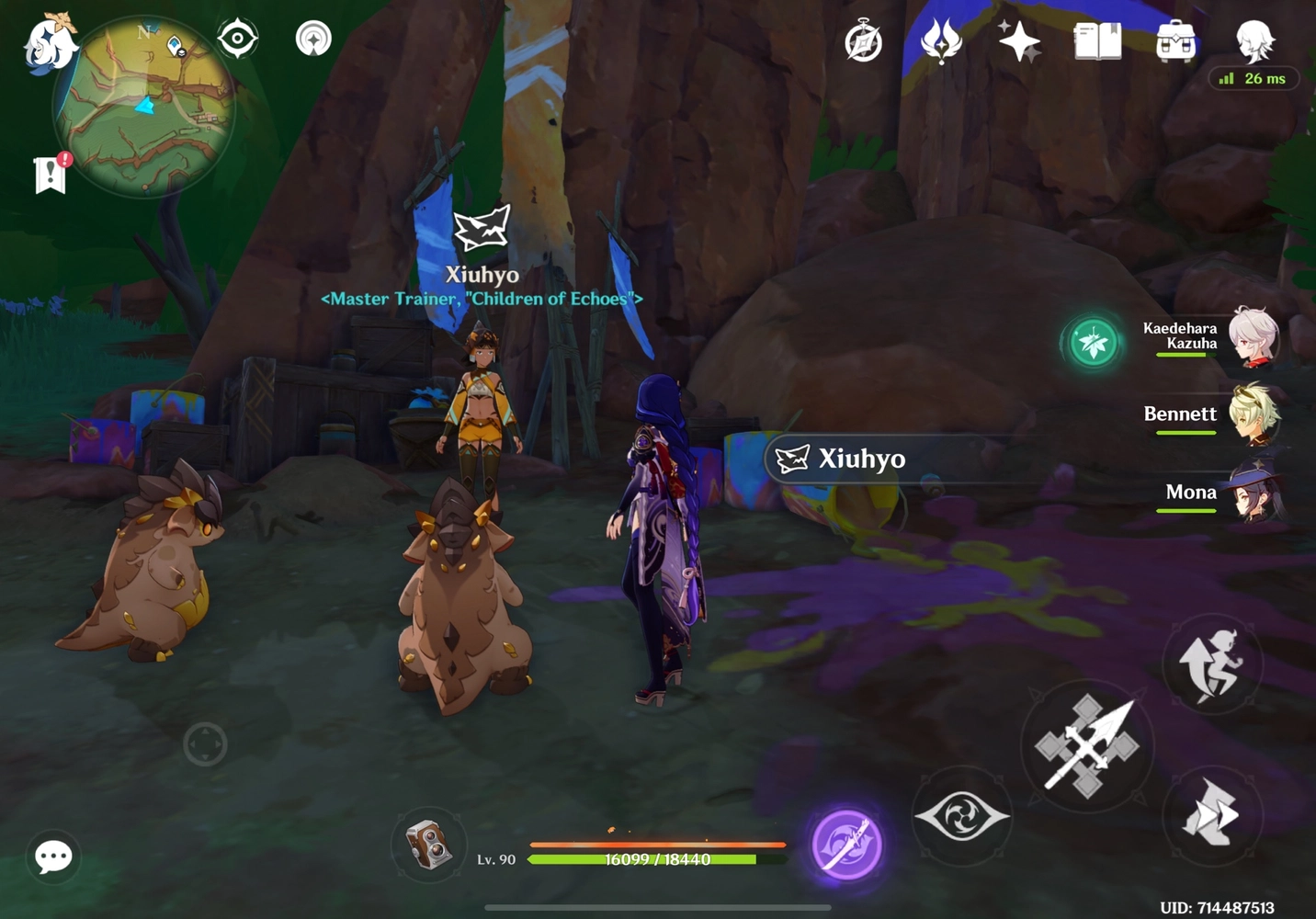Open the Events overview timer icon

coord(862,40)
